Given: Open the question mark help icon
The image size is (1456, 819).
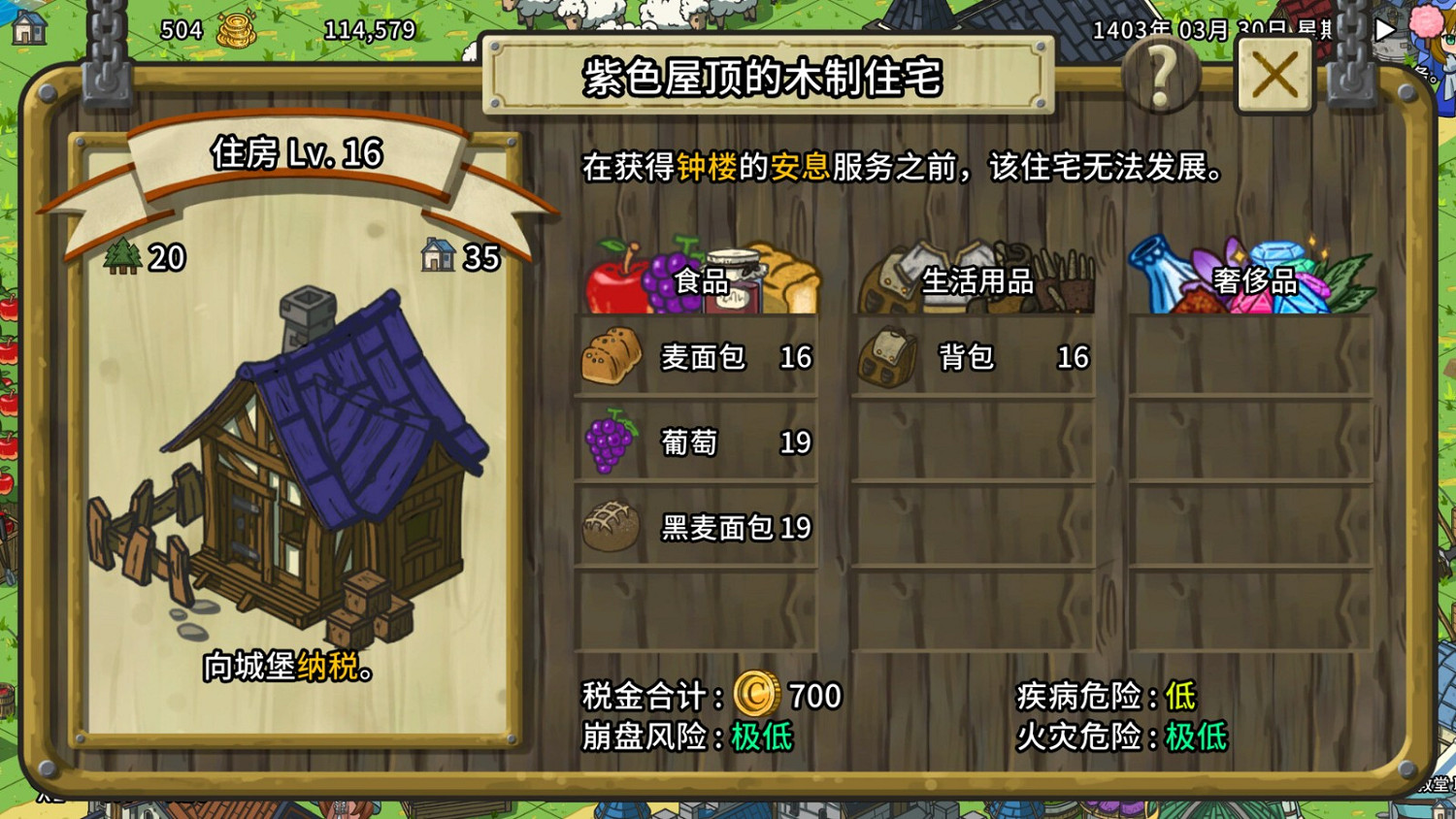Looking at the screenshot, I should click(x=1163, y=77).
